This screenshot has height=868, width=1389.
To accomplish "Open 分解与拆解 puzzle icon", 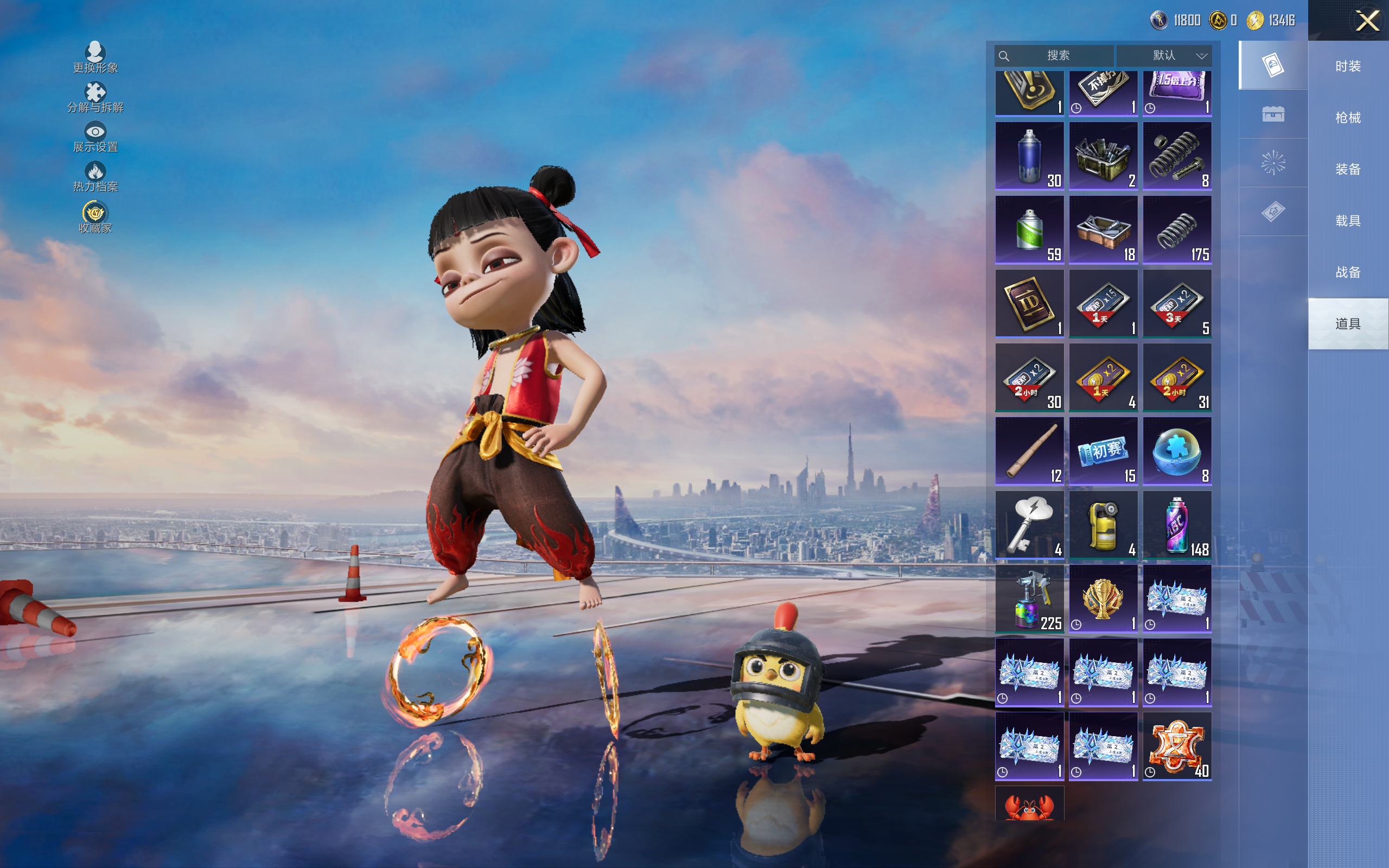I will 95,97.
